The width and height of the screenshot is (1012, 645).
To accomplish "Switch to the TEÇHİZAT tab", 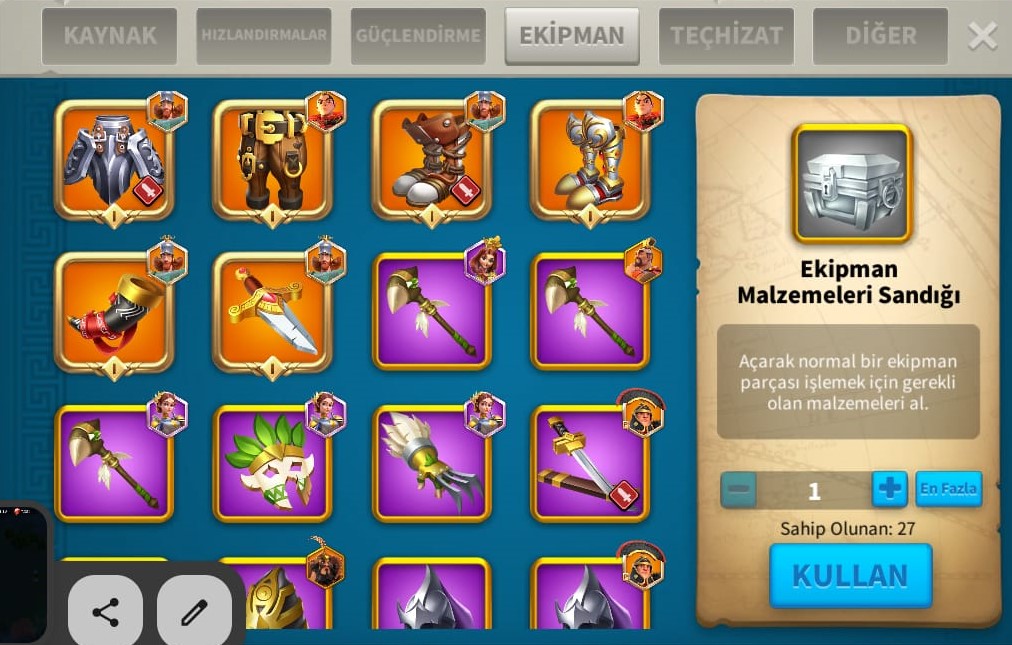I will click(x=726, y=36).
